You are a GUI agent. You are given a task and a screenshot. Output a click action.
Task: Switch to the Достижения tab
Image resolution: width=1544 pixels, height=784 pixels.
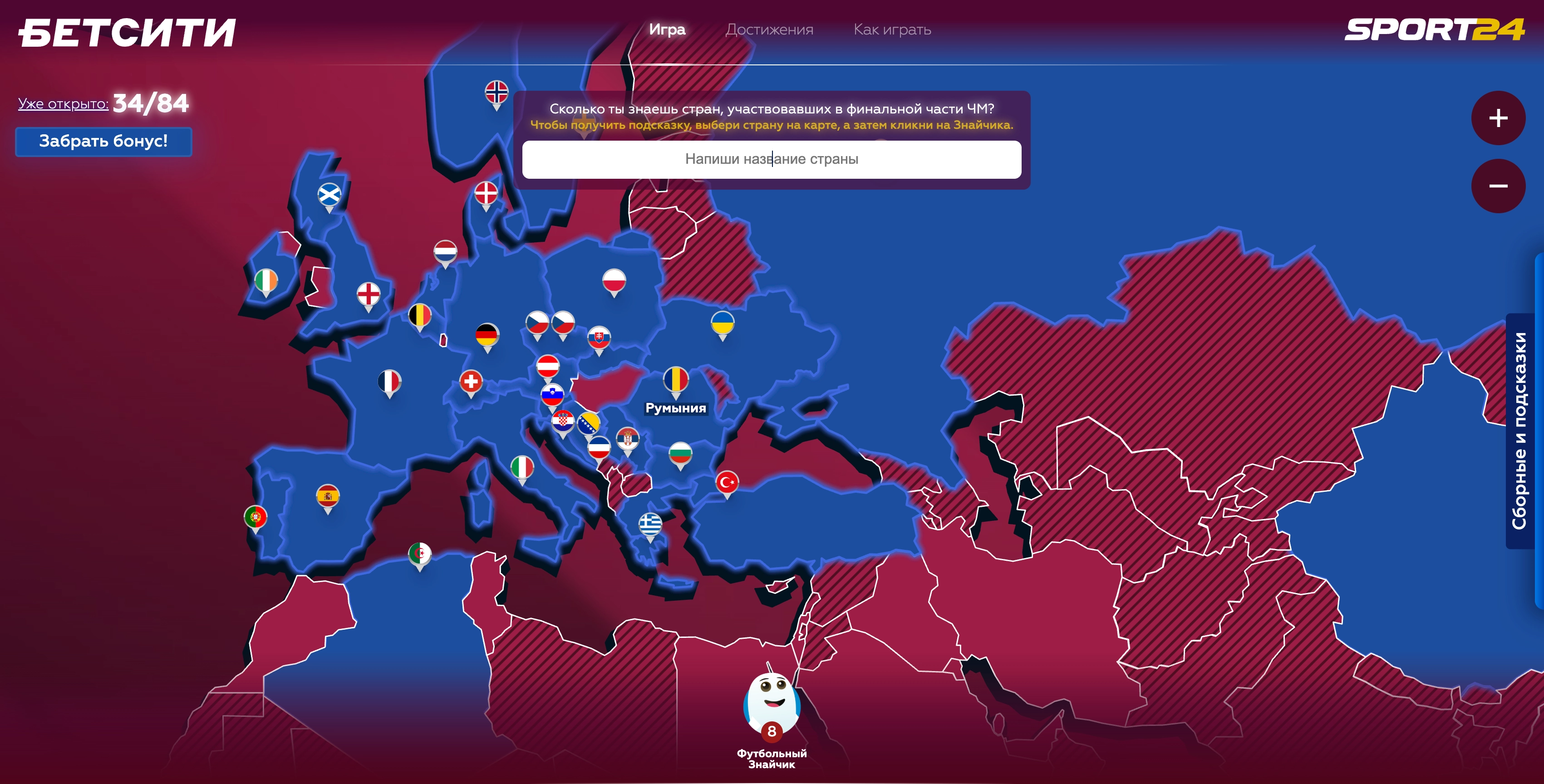click(x=769, y=29)
